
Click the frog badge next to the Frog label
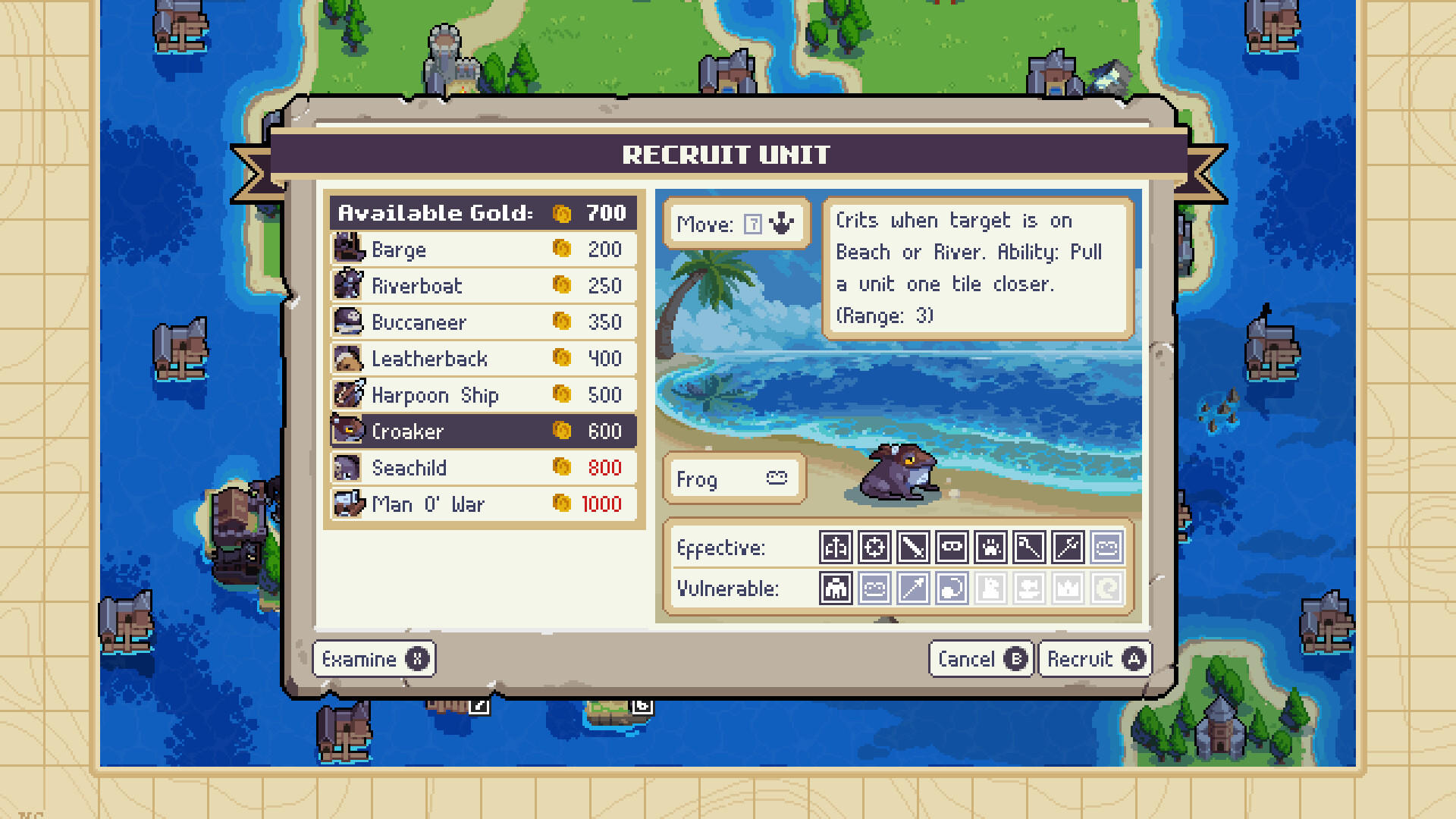click(x=778, y=479)
